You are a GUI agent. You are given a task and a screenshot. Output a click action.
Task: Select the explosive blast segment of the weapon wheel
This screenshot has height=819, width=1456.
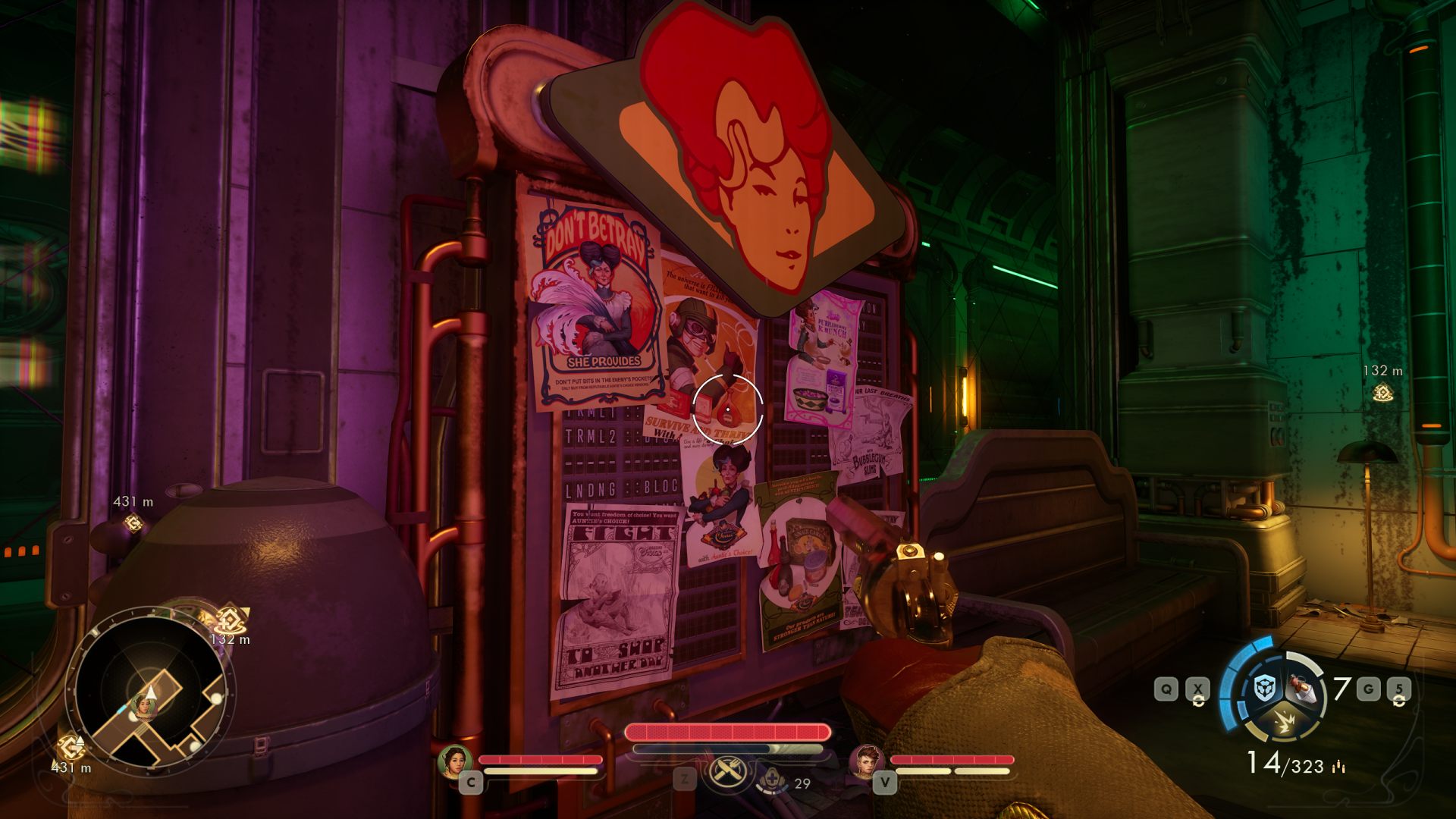pyautogui.click(x=1285, y=720)
